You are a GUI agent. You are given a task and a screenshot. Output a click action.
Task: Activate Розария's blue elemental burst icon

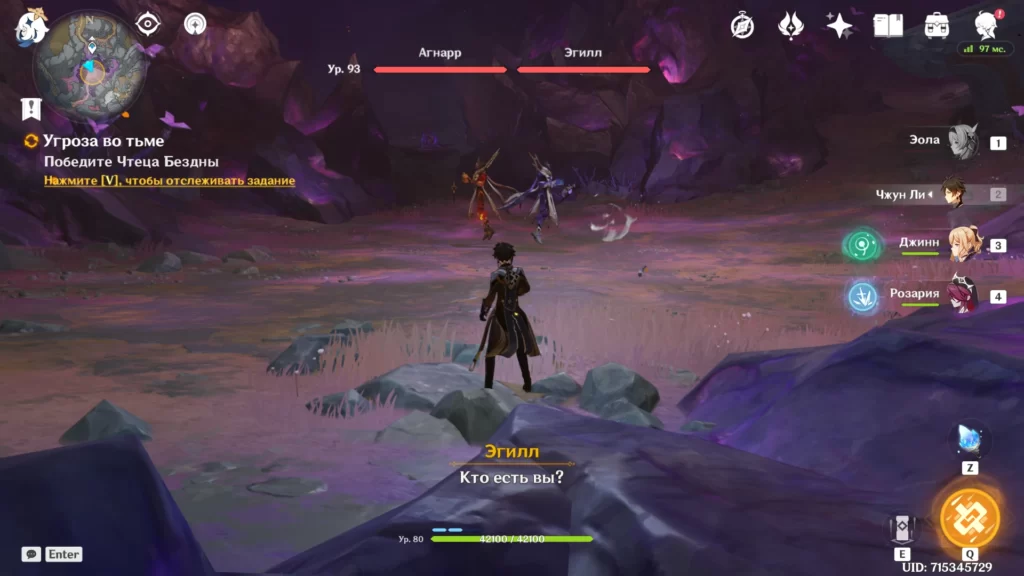click(x=861, y=296)
